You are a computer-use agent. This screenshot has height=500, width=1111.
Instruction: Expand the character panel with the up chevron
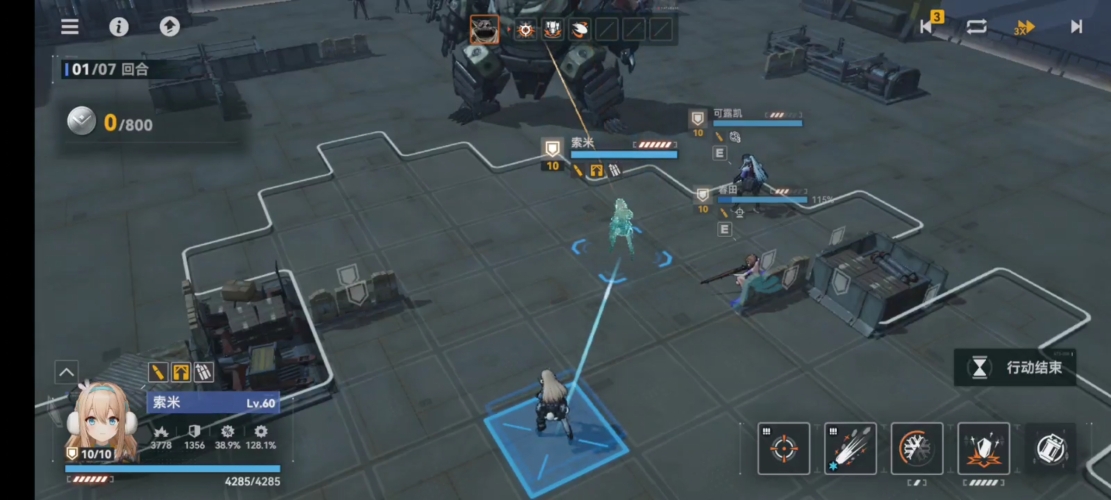pyautogui.click(x=67, y=373)
